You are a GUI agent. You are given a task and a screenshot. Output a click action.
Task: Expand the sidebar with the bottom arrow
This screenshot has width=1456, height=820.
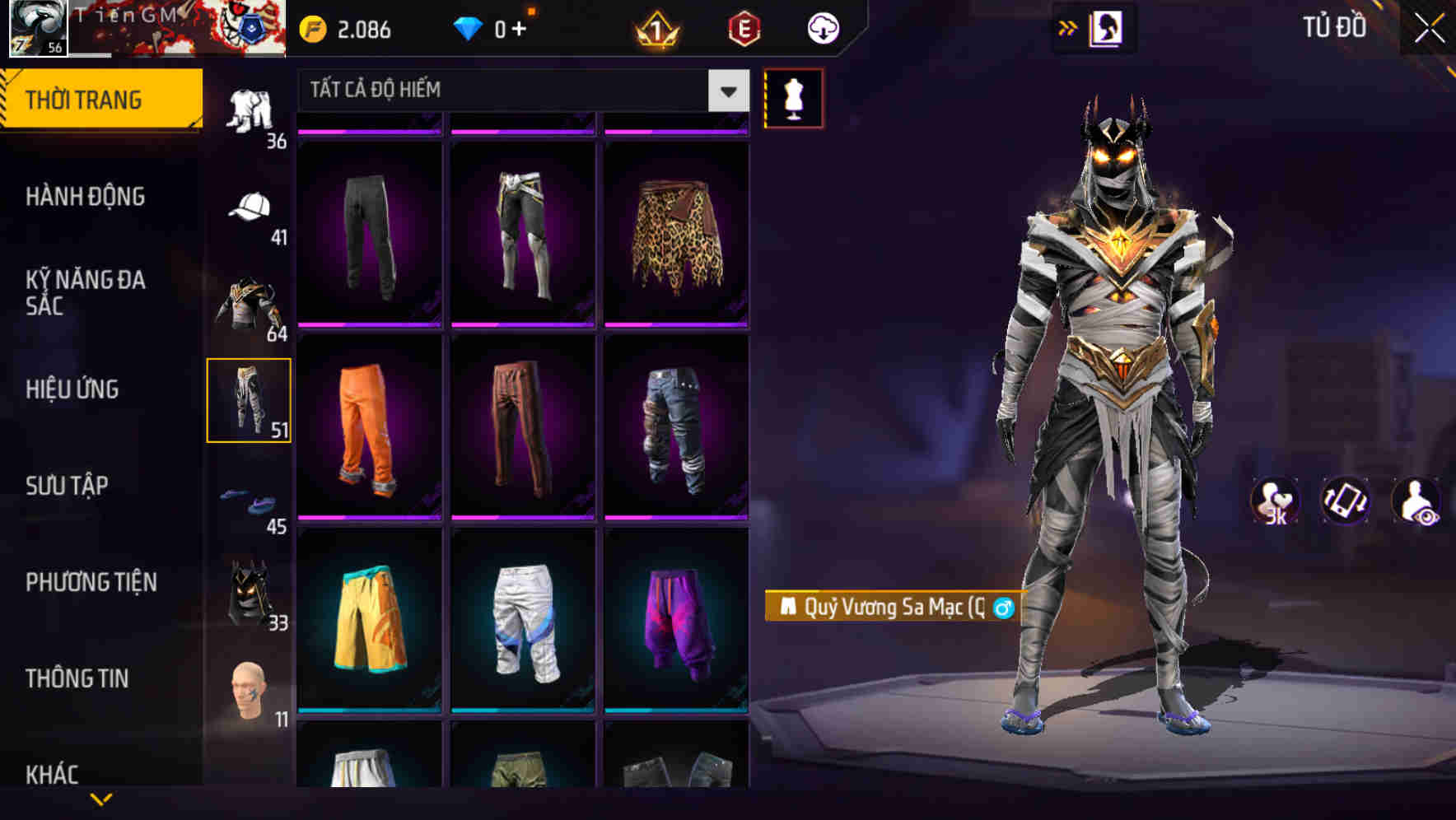point(102,799)
